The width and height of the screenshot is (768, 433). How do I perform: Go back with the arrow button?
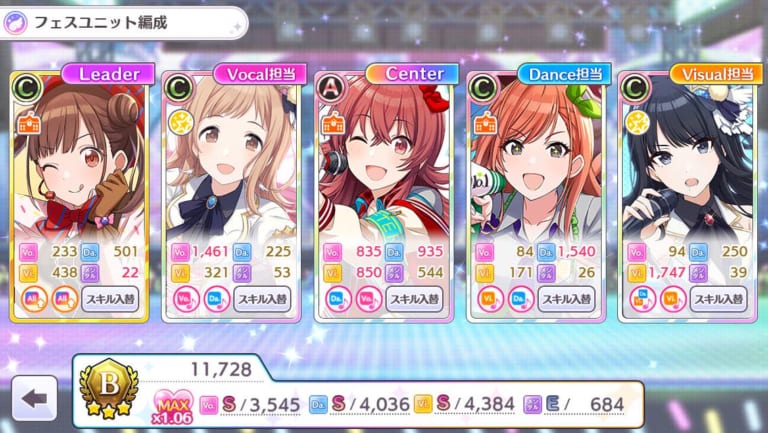tap(34, 399)
